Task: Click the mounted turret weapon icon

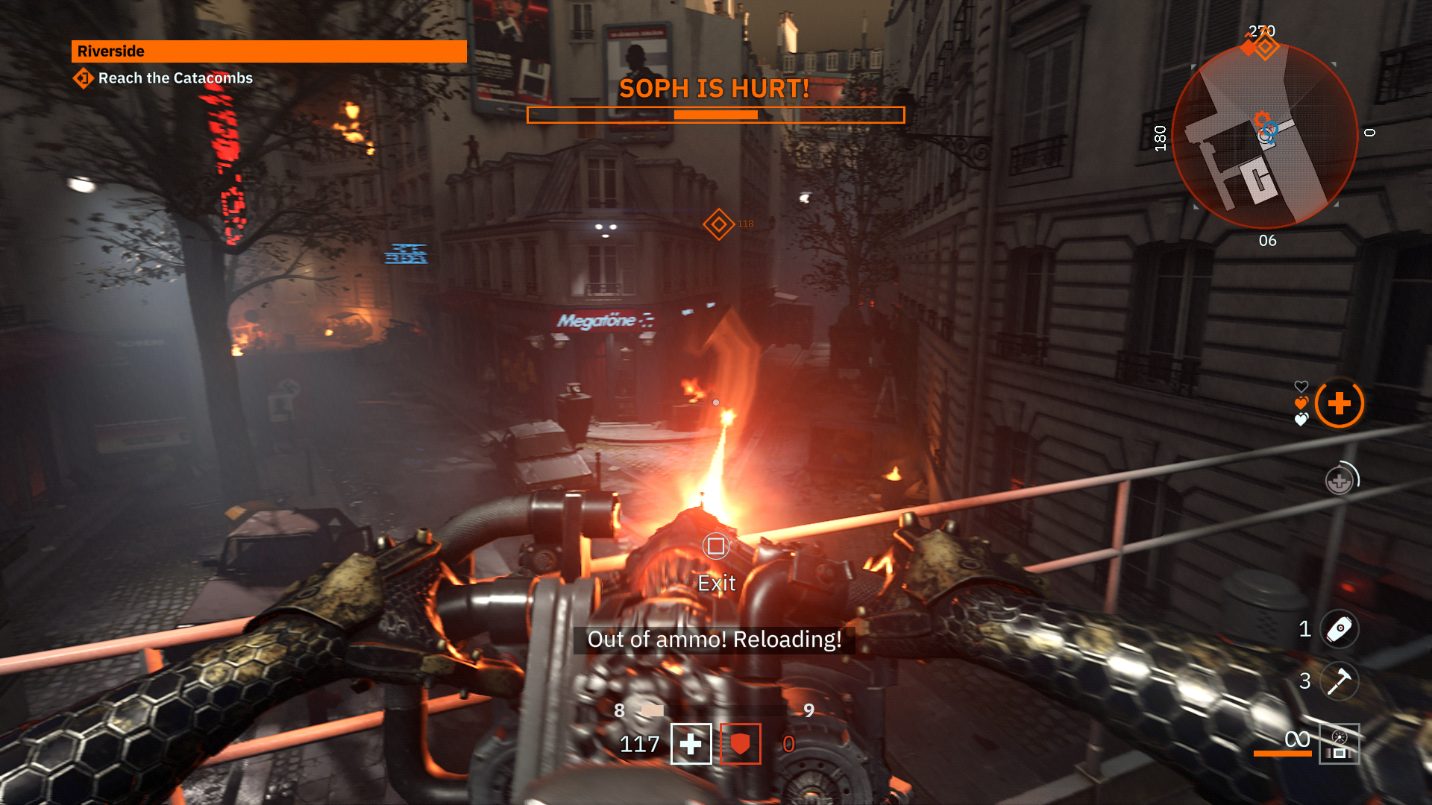Action: [1339, 743]
